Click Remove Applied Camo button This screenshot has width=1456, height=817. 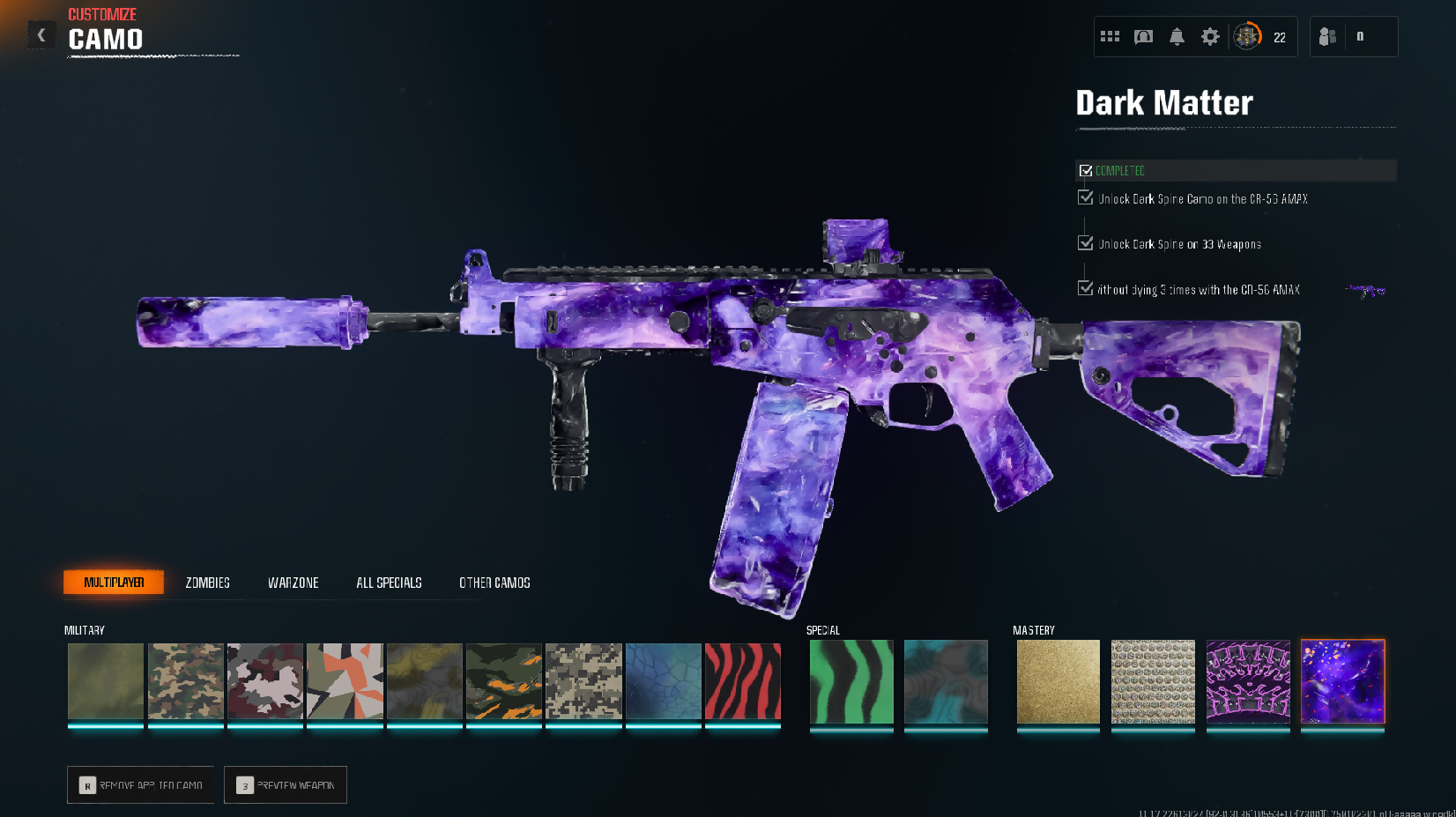pyautogui.click(x=141, y=784)
